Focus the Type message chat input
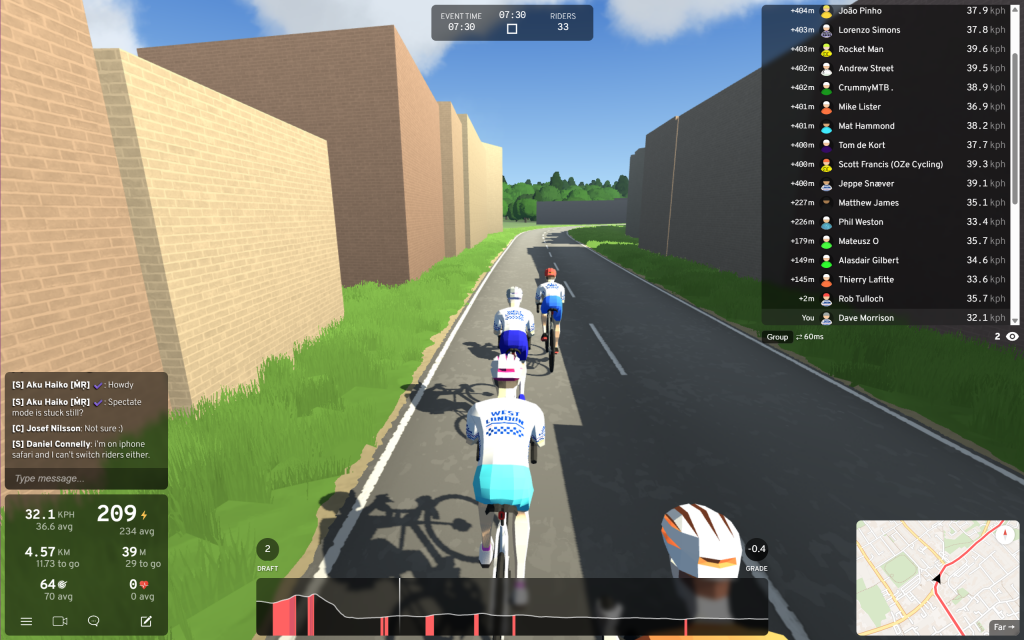Viewport: 1024px width, 640px height. (85, 479)
